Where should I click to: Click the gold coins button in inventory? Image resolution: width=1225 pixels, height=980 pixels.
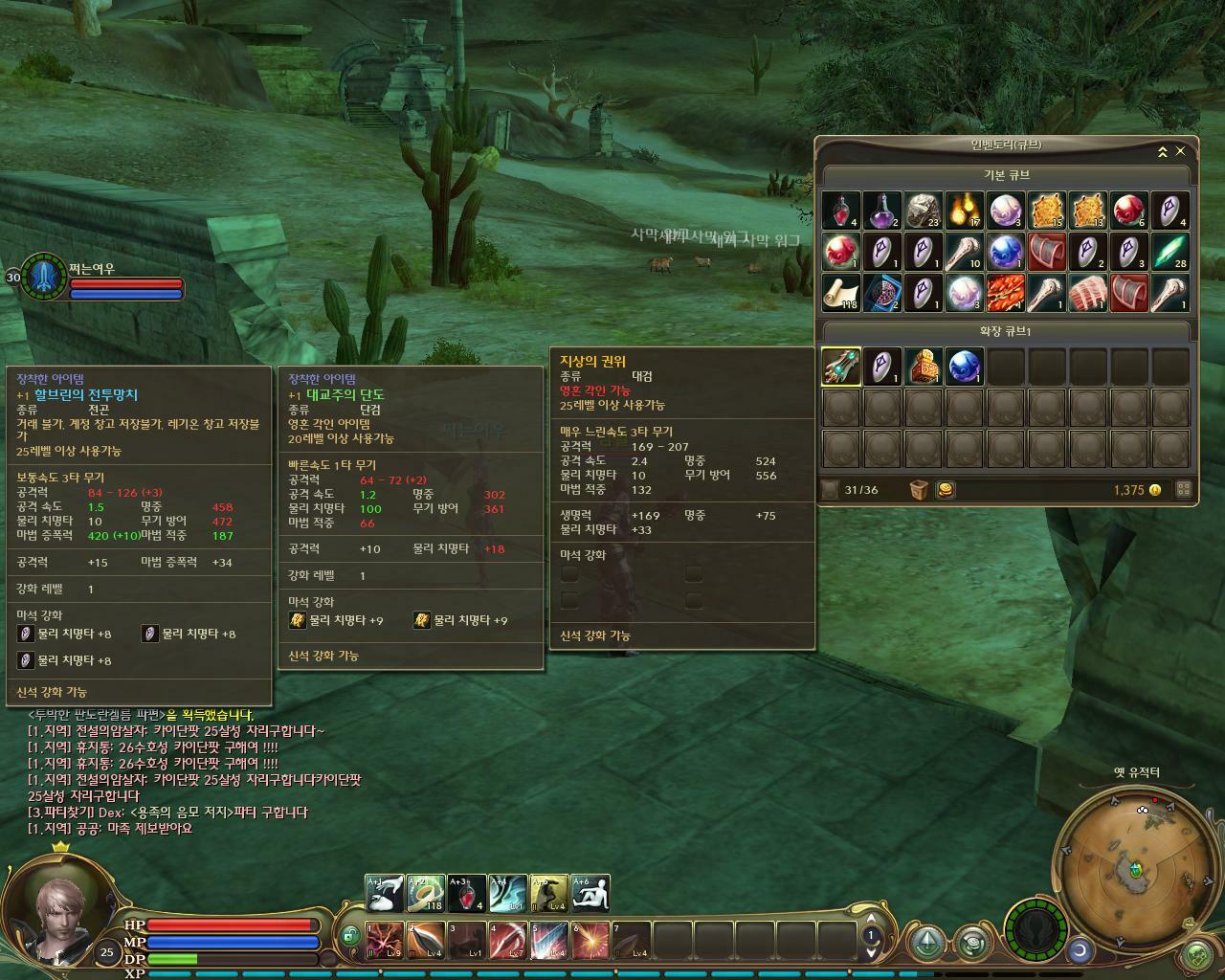pyautogui.click(x=945, y=490)
